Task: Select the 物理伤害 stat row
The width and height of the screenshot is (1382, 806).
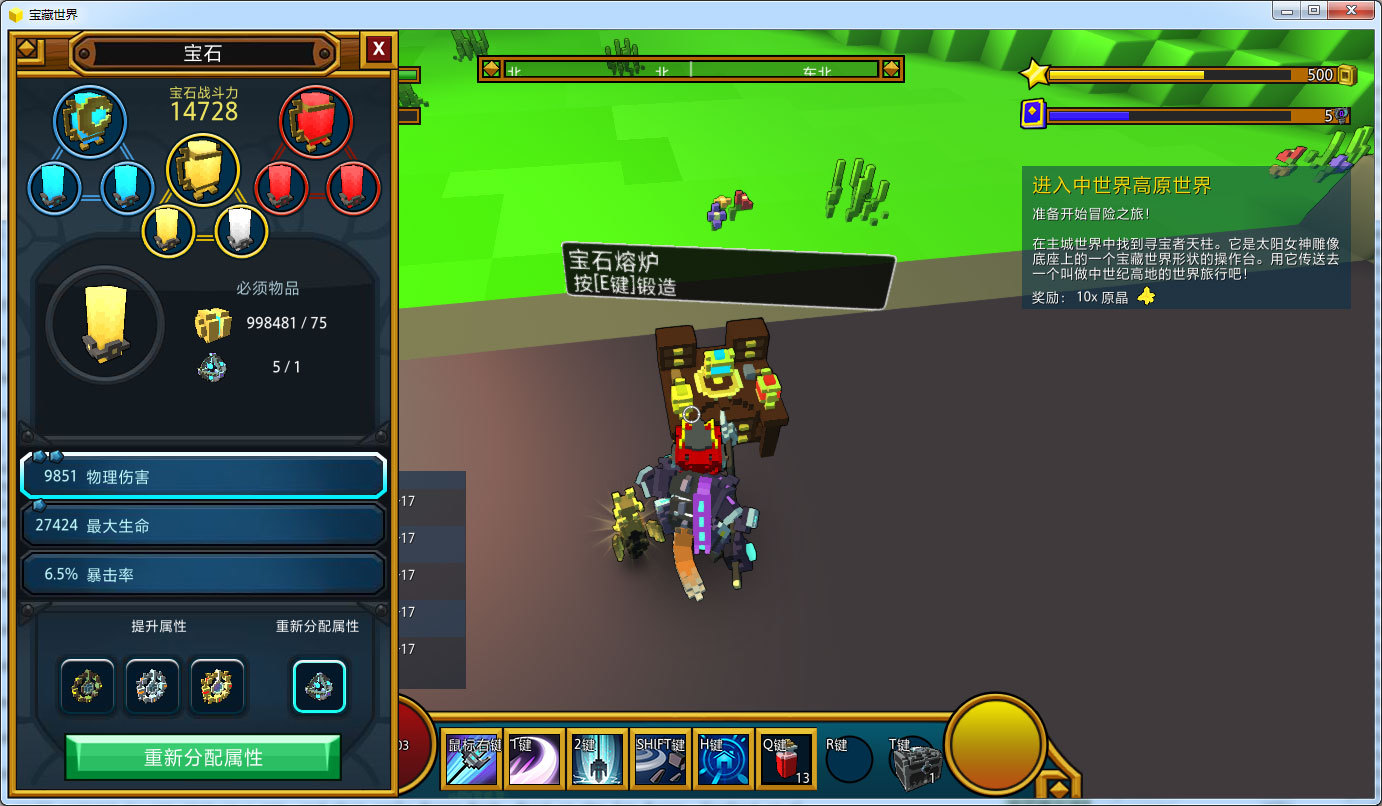Action: [x=203, y=477]
